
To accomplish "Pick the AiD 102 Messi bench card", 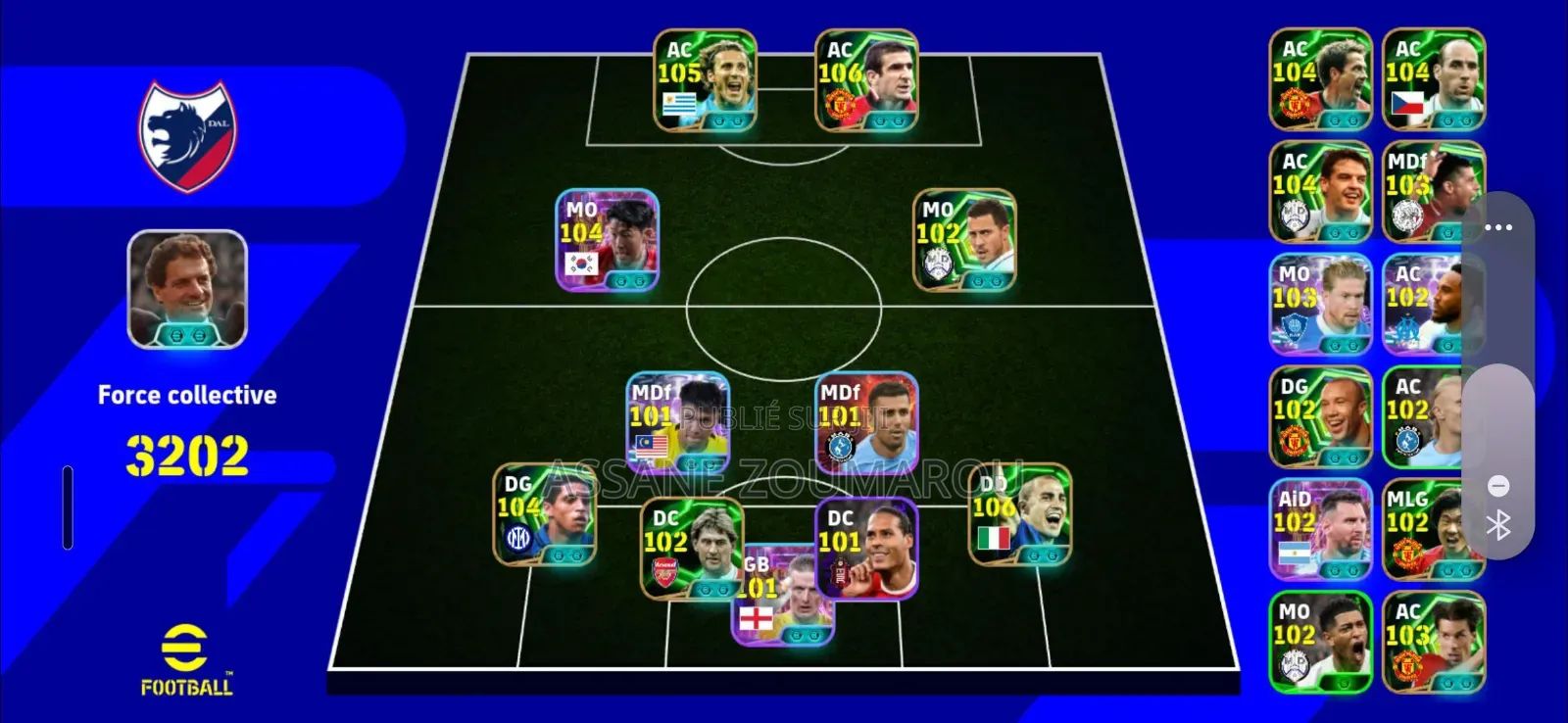I will click(1320, 527).
